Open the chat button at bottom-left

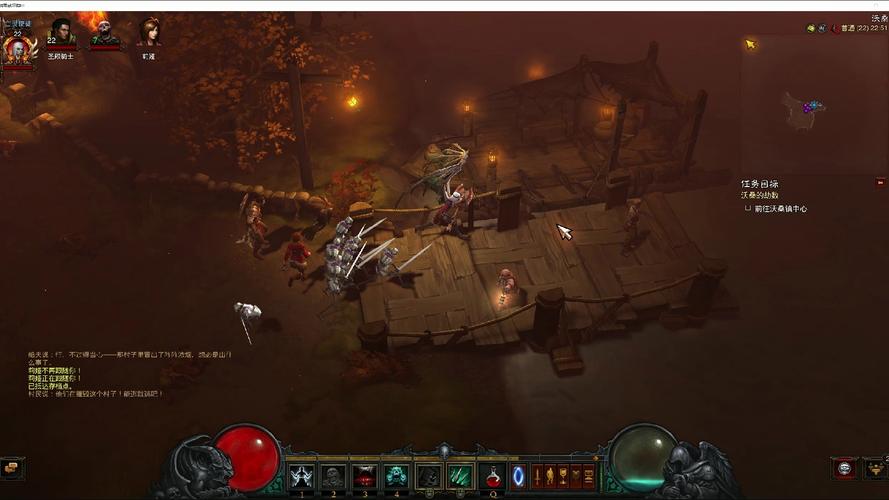pyautogui.click(x=13, y=468)
